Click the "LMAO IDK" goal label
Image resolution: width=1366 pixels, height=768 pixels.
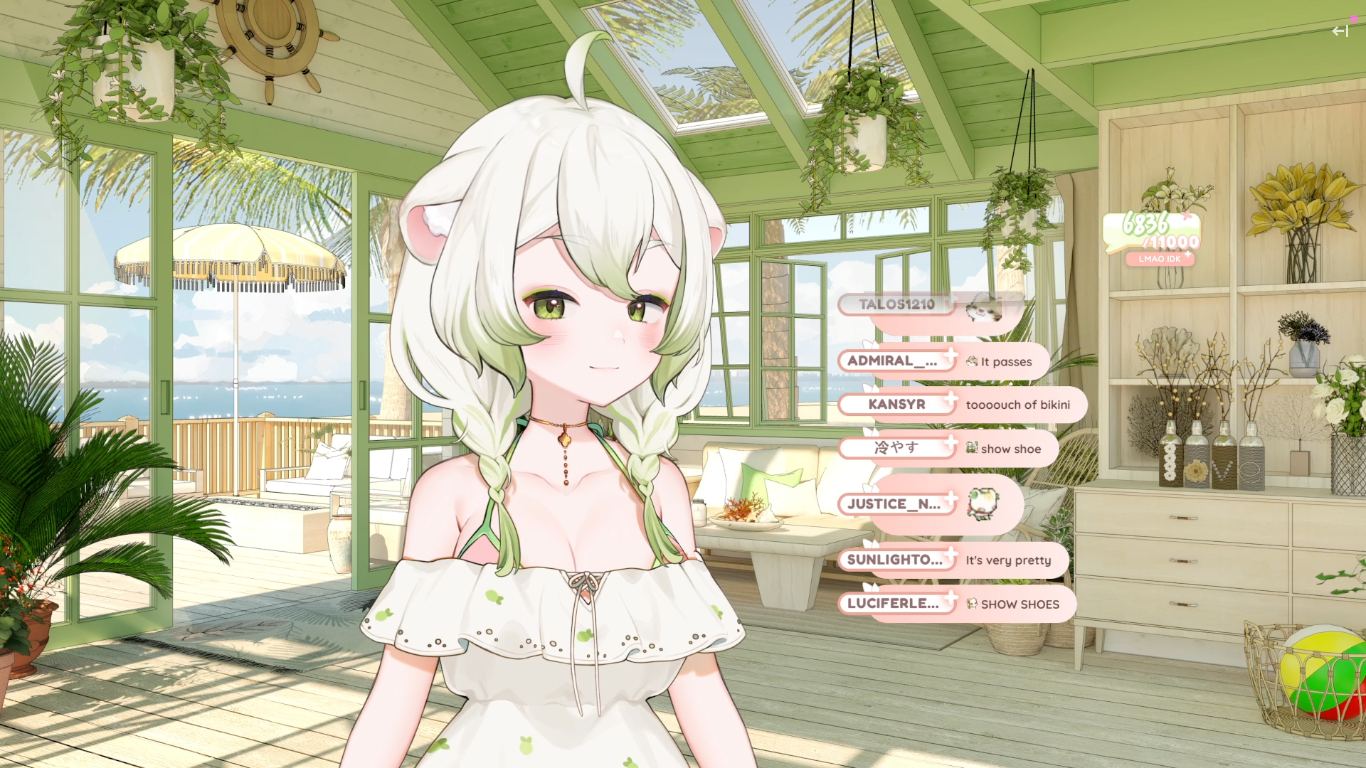tap(1160, 259)
